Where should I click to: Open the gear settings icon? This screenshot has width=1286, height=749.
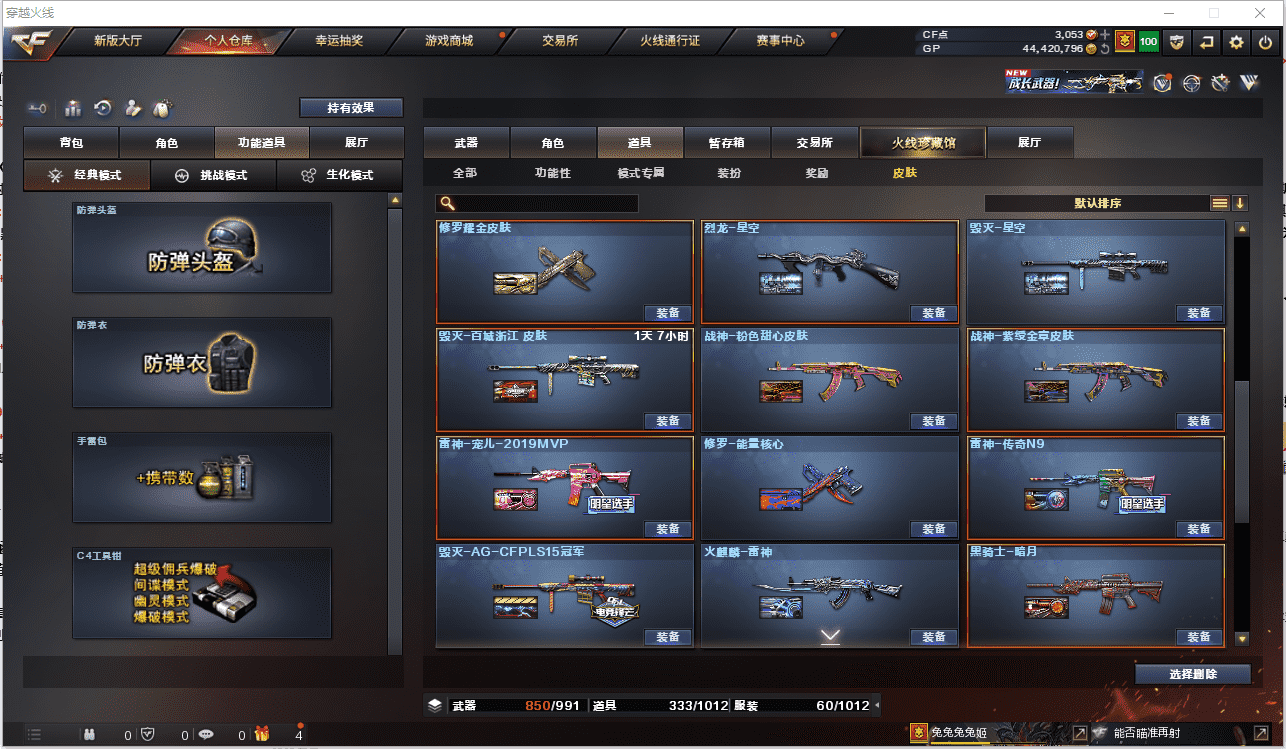tap(1237, 42)
